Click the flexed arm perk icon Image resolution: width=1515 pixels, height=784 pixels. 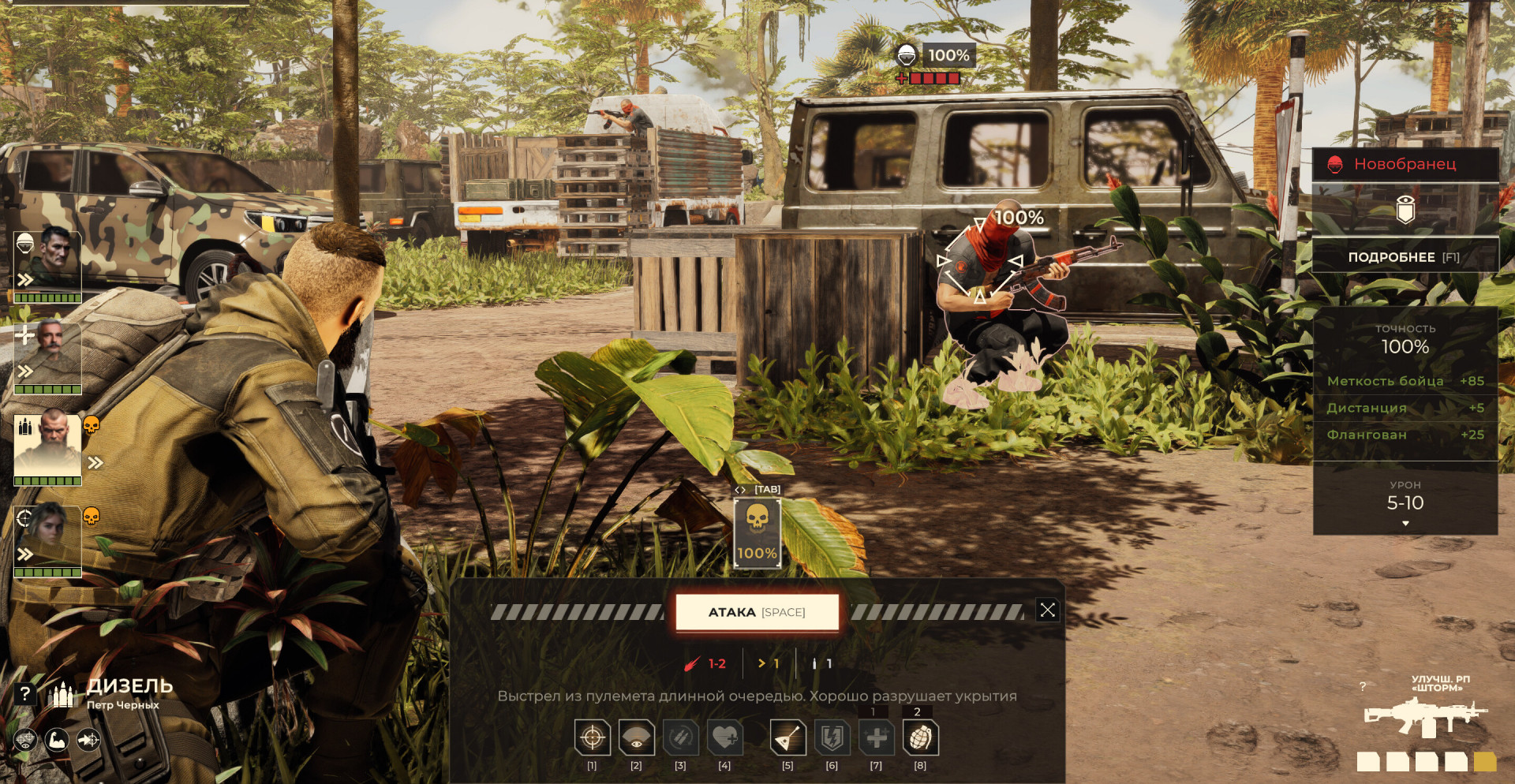[x=57, y=740]
